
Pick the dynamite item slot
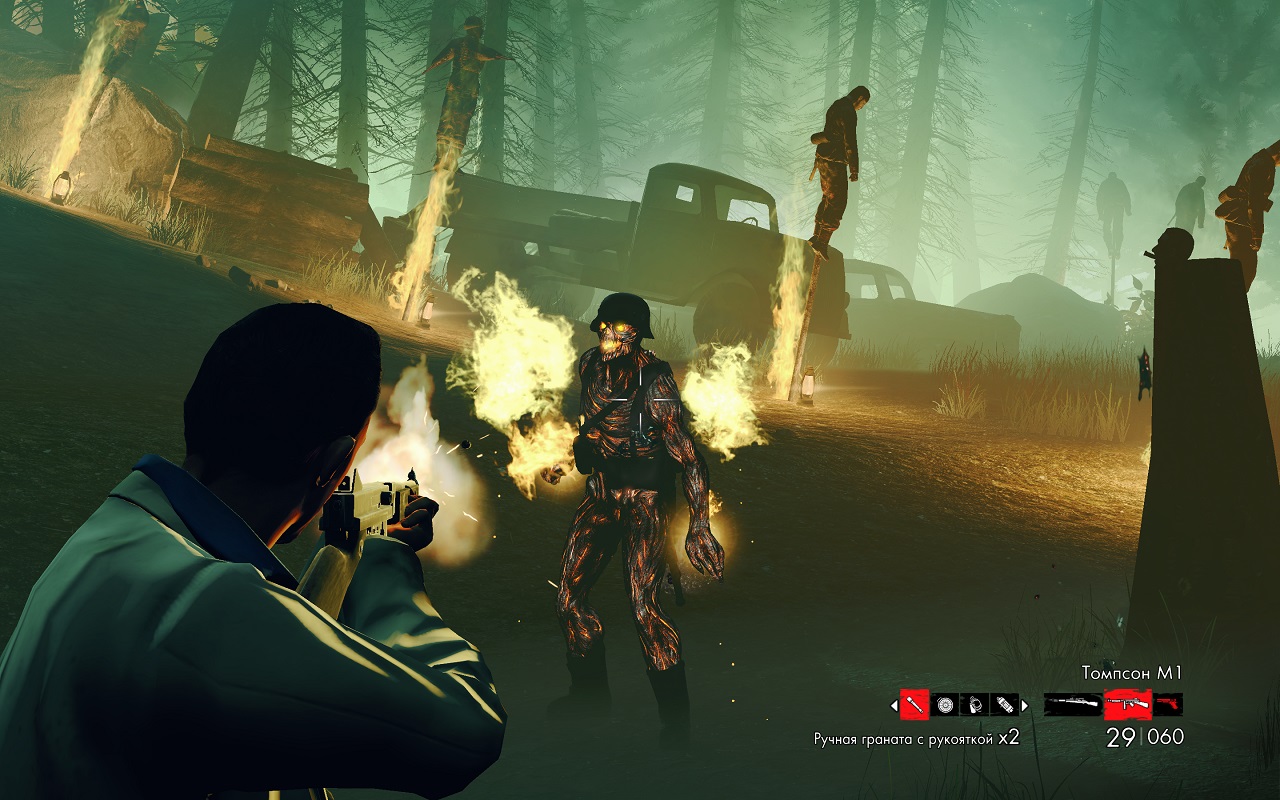pos(1004,705)
